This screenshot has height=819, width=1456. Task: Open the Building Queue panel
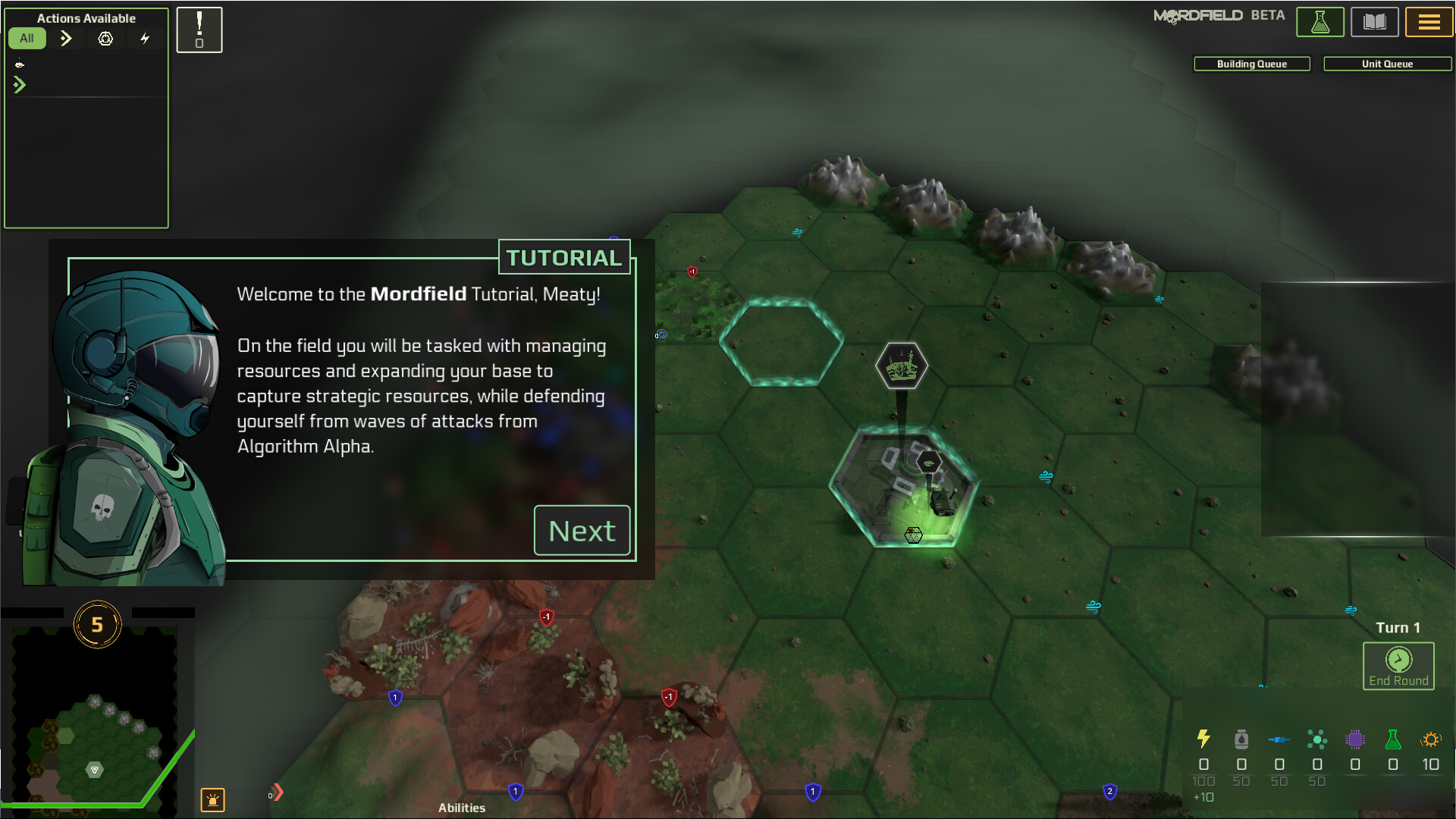(1251, 64)
